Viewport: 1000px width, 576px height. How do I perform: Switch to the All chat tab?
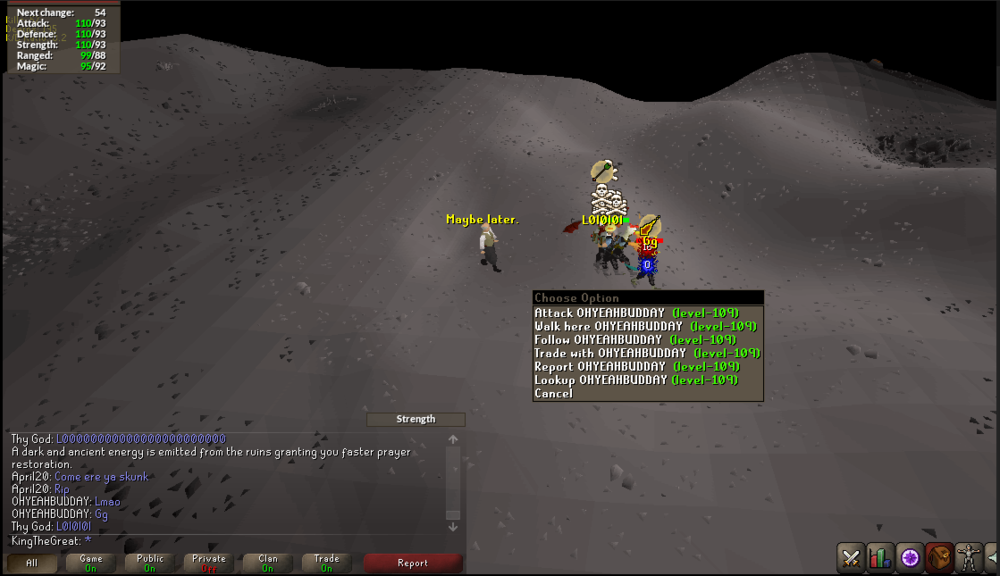coord(32,563)
